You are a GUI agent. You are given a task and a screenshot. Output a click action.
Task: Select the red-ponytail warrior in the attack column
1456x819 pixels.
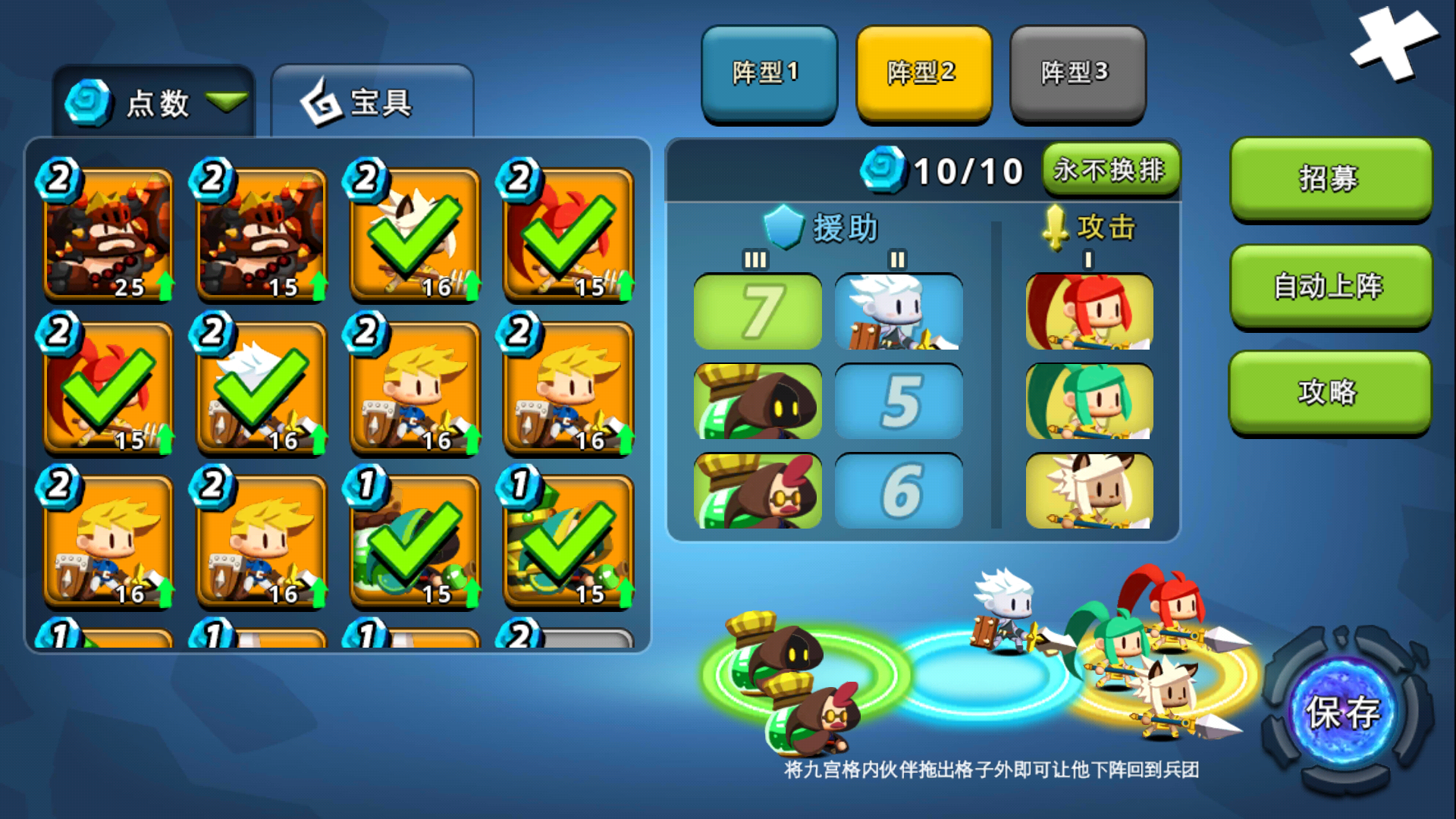tap(1088, 312)
